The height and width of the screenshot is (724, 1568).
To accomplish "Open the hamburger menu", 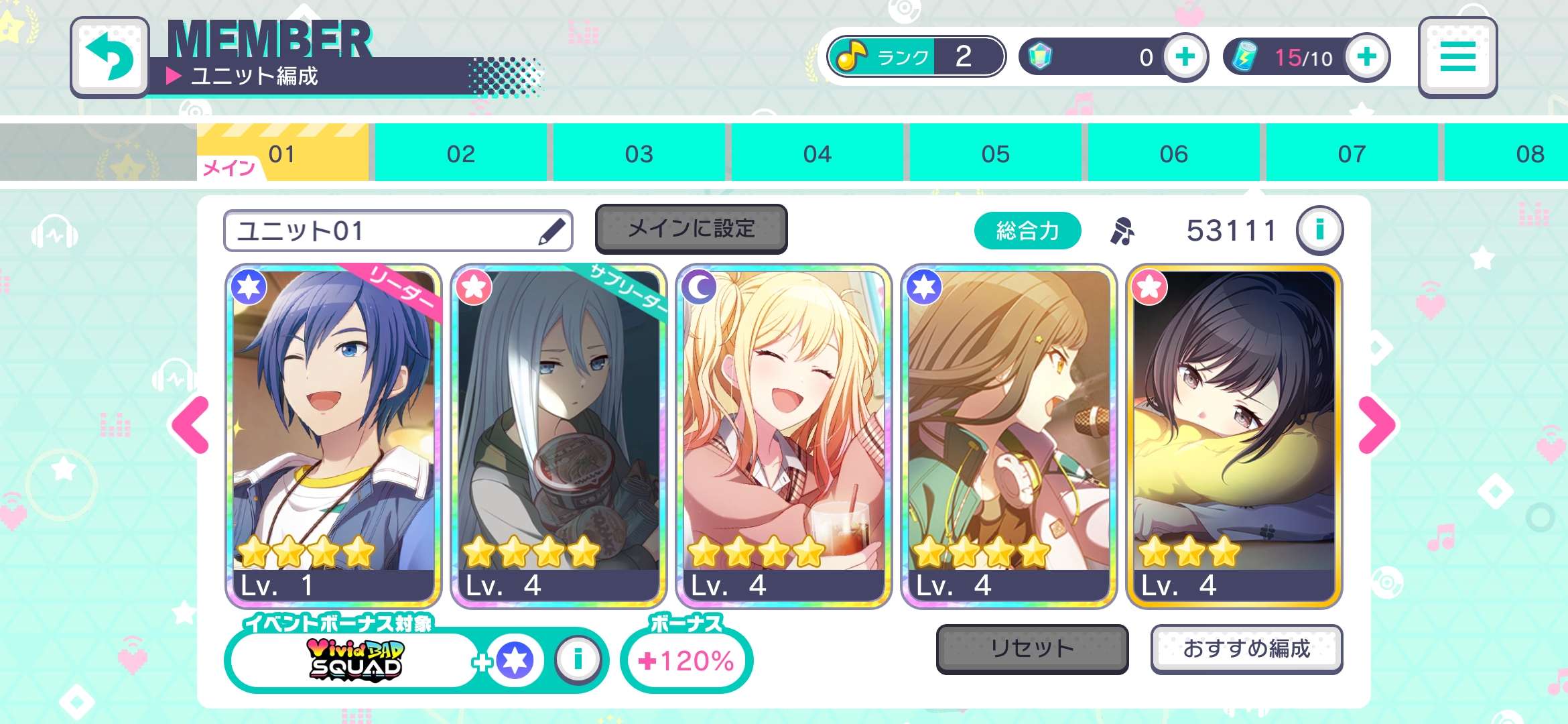I will tap(1457, 57).
